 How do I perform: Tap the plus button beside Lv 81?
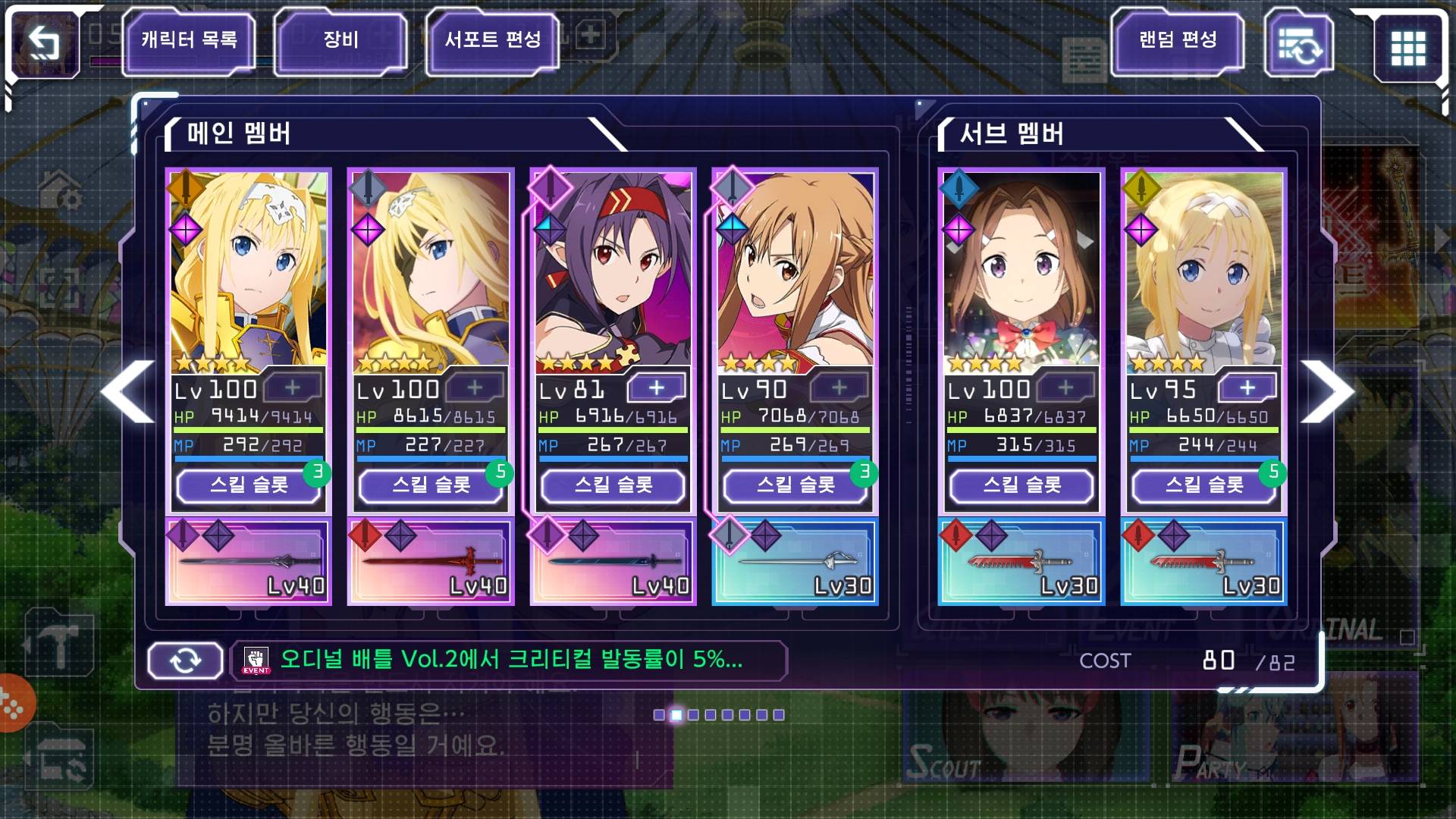pyautogui.click(x=657, y=388)
